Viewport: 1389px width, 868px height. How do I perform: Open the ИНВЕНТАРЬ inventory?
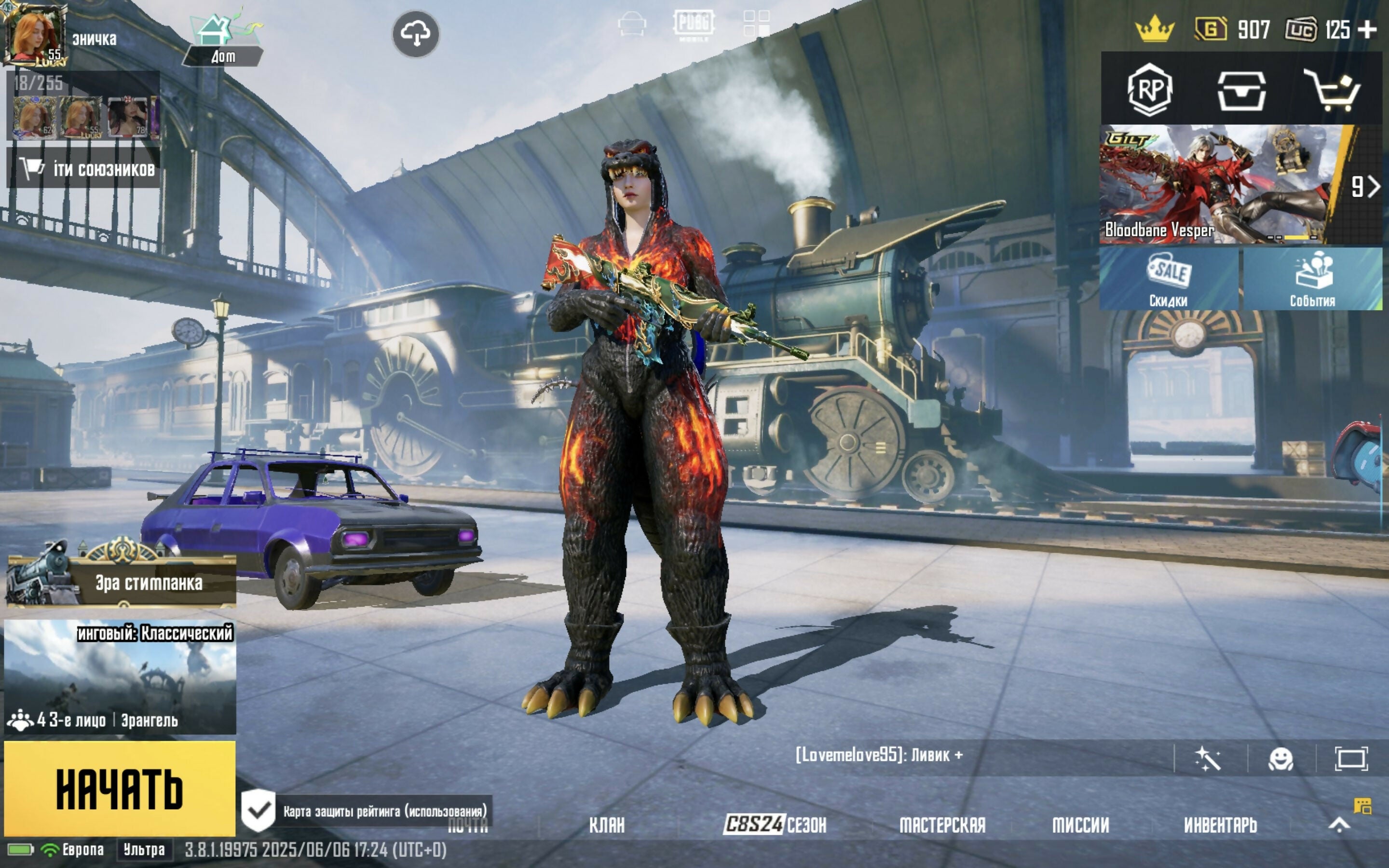[x=1220, y=826]
